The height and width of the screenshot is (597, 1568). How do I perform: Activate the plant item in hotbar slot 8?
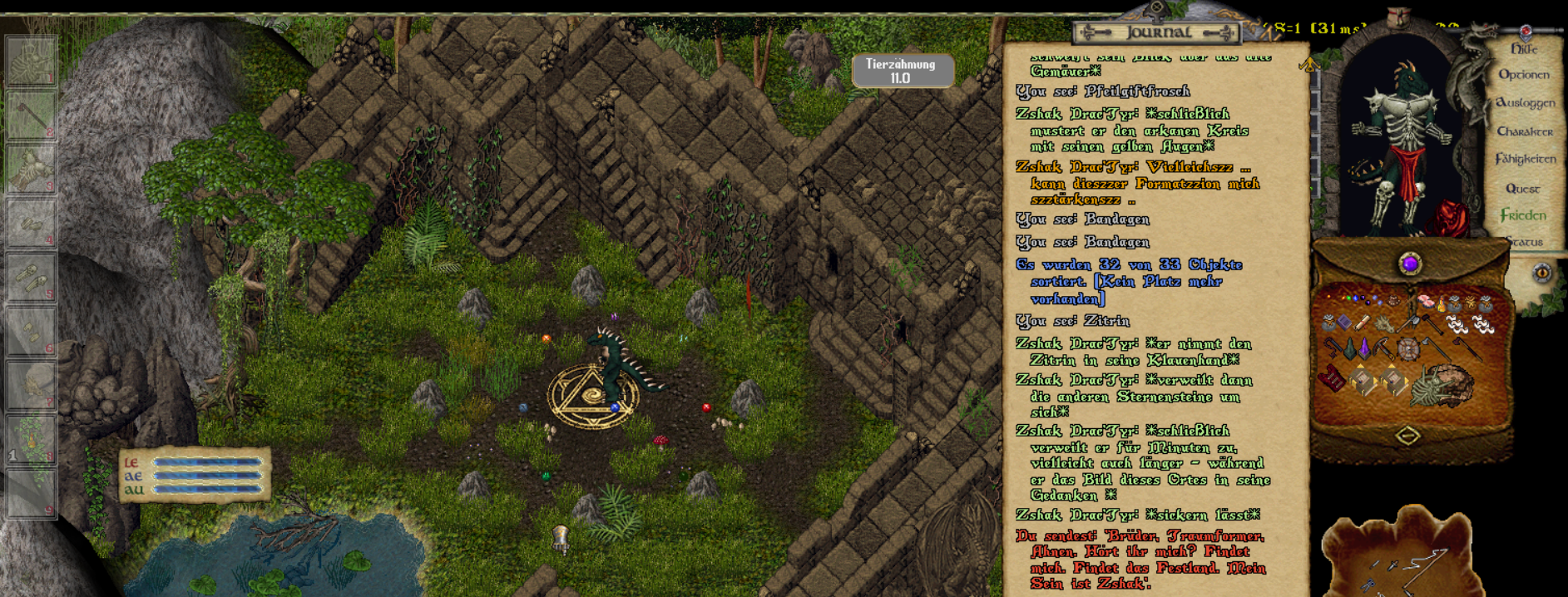(x=32, y=440)
